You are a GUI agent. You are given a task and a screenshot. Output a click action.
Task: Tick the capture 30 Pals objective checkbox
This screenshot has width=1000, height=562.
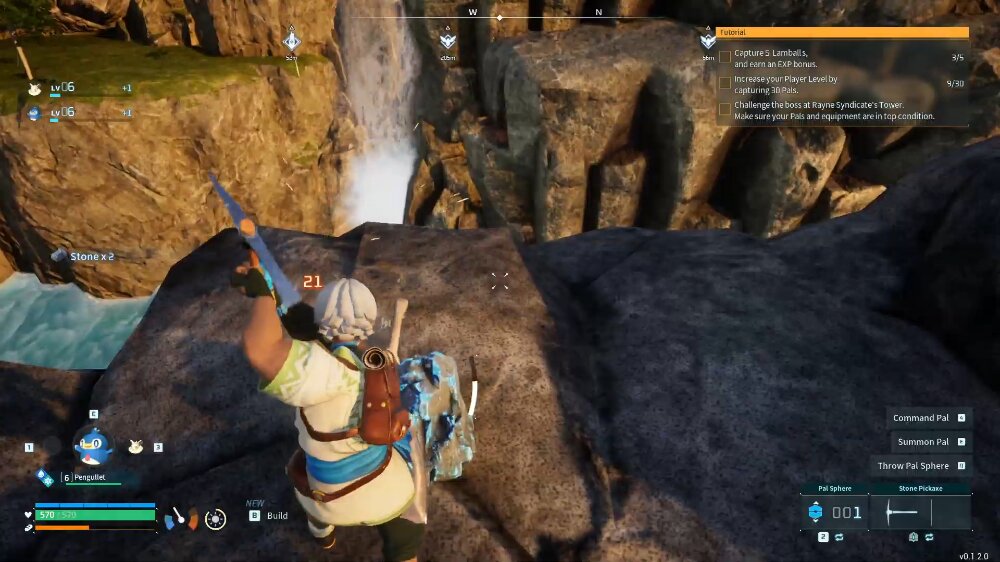tap(725, 83)
